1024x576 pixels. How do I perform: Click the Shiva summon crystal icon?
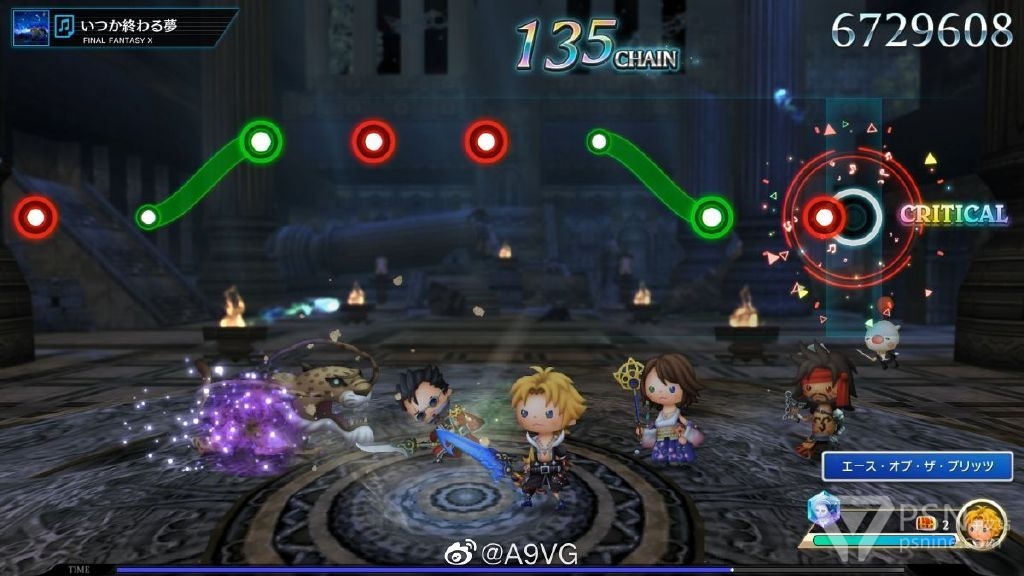(824, 510)
